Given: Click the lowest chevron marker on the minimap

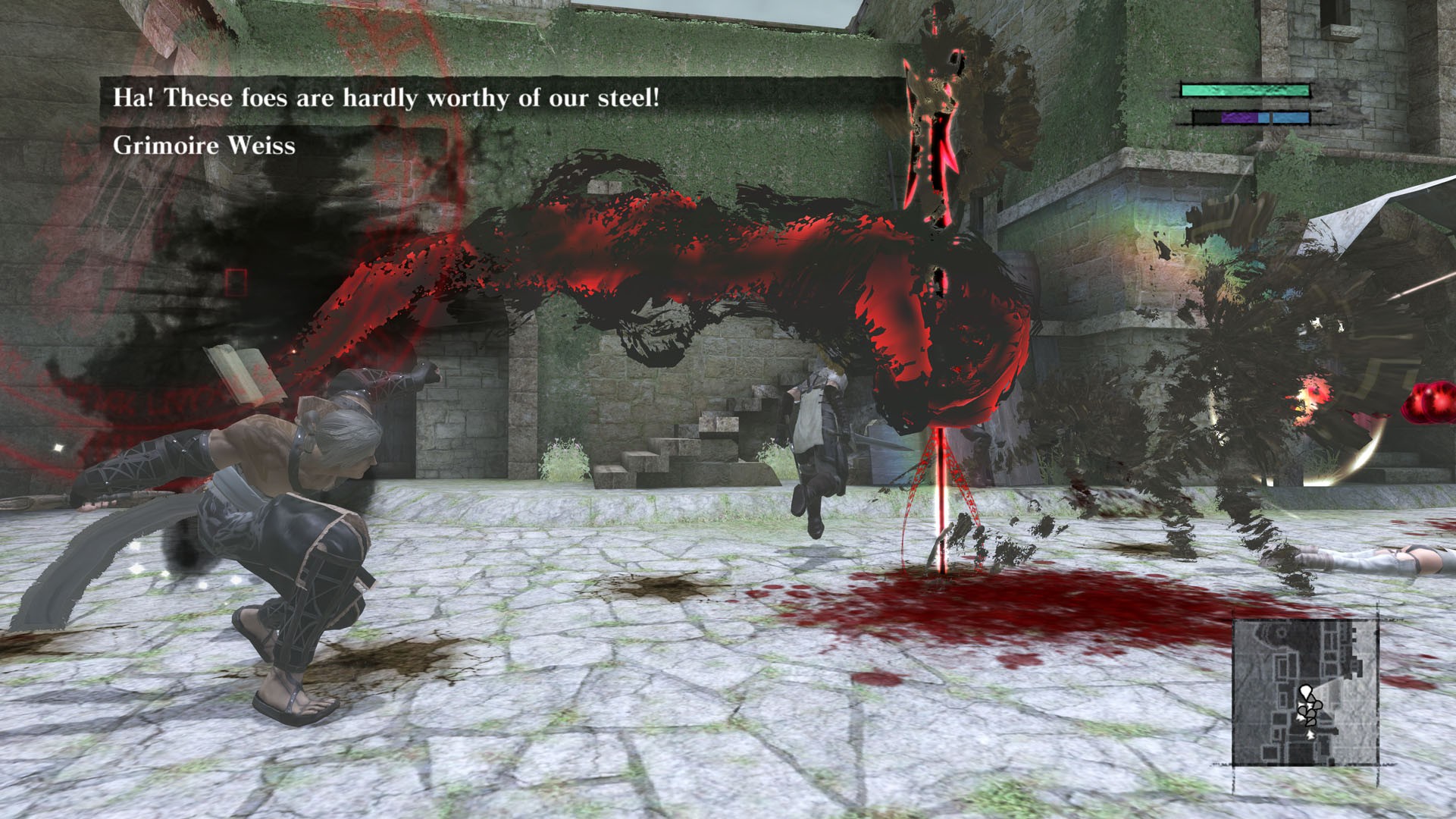Looking at the screenshot, I should point(1311,736).
